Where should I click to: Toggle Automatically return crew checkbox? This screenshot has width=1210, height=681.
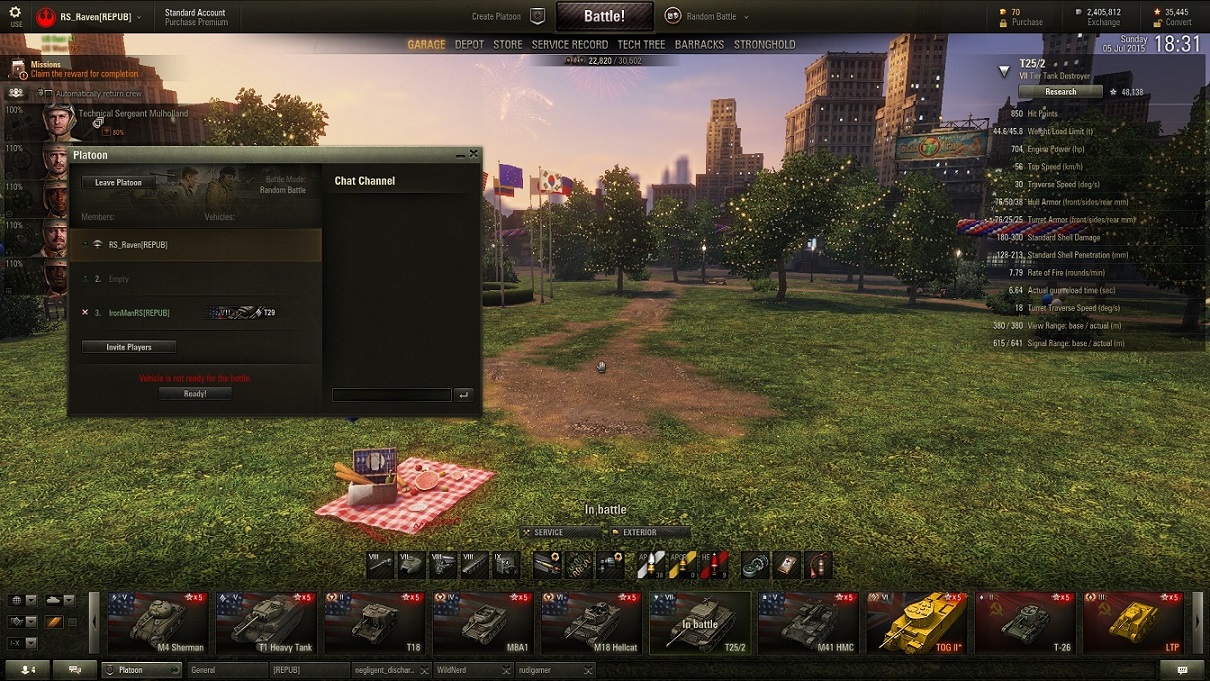click(x=47, y=94)
